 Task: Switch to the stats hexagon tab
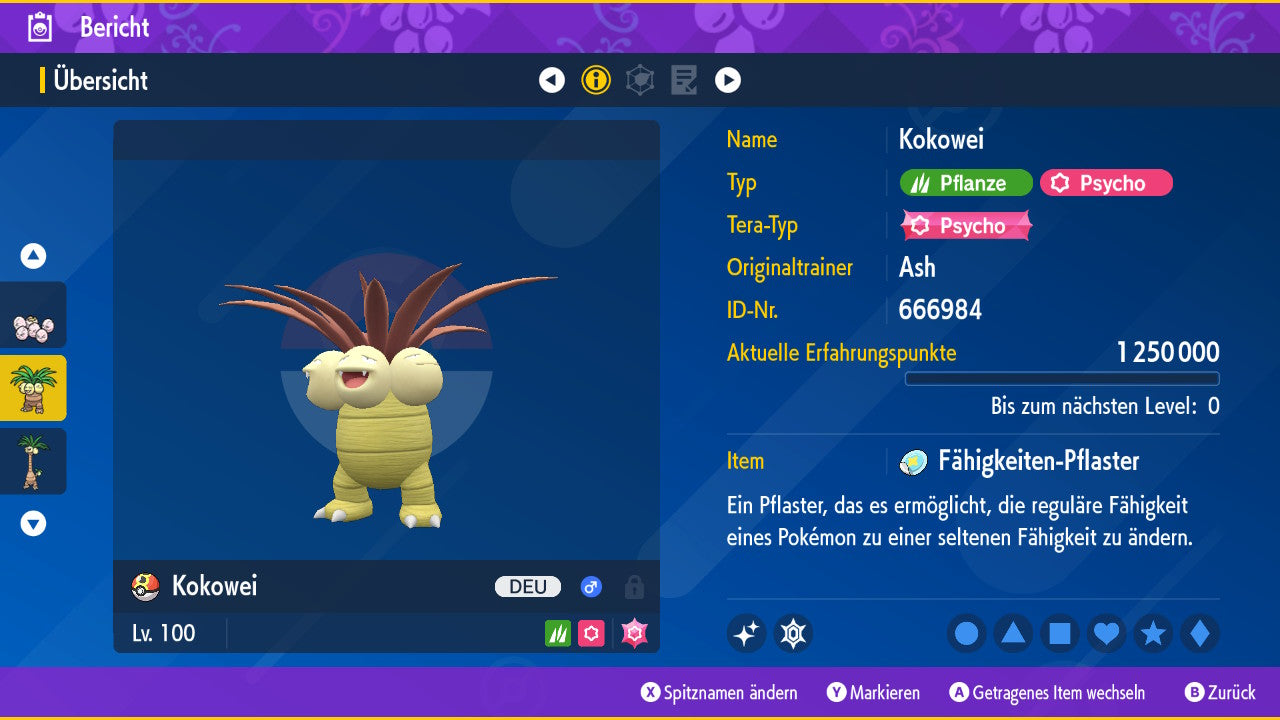[640, 80]
